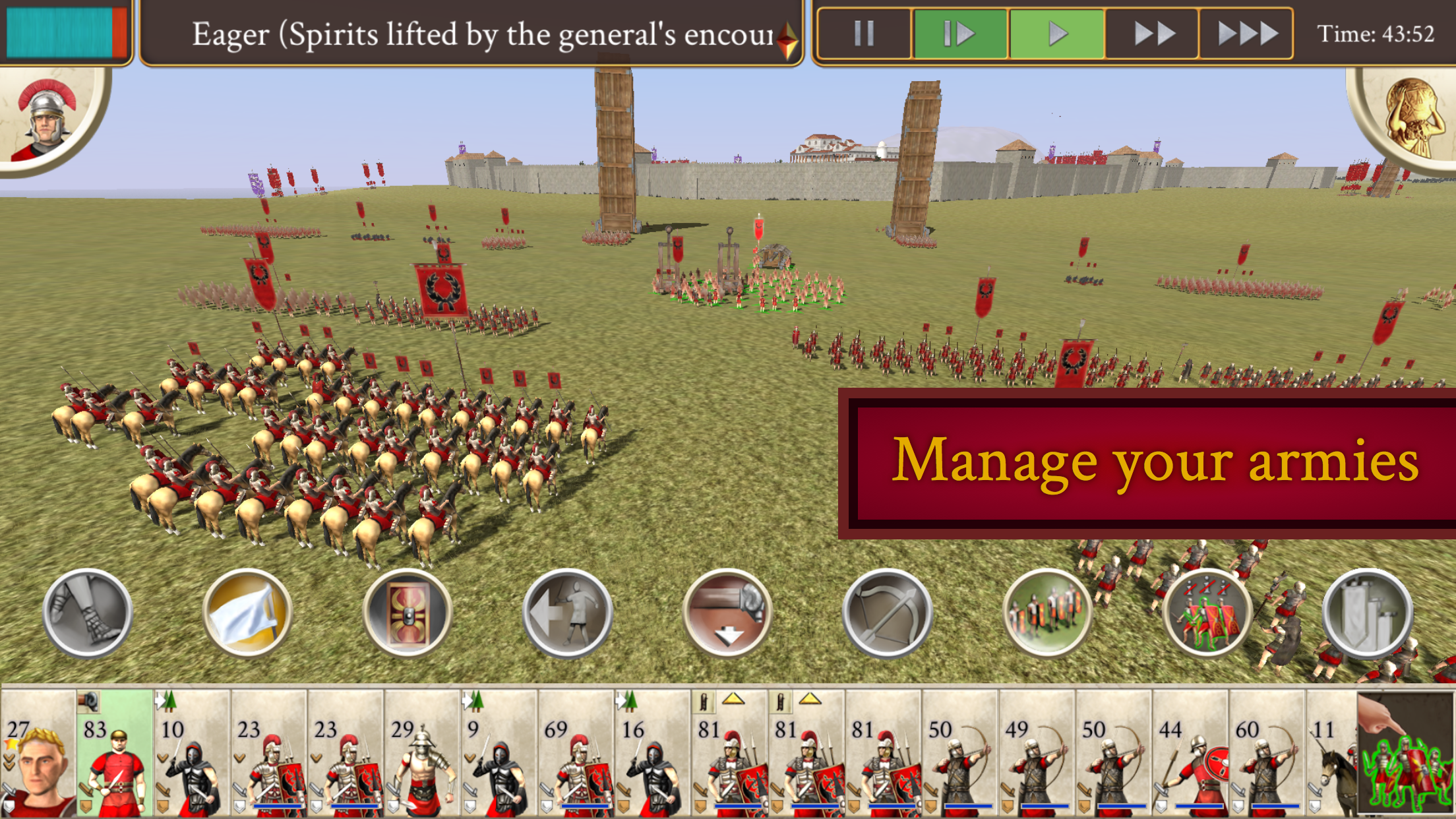The width and height of the screenshot is (1456, 819).
Task: Tap the green-outlined legionaries group icon
Action: (1207, 613)
